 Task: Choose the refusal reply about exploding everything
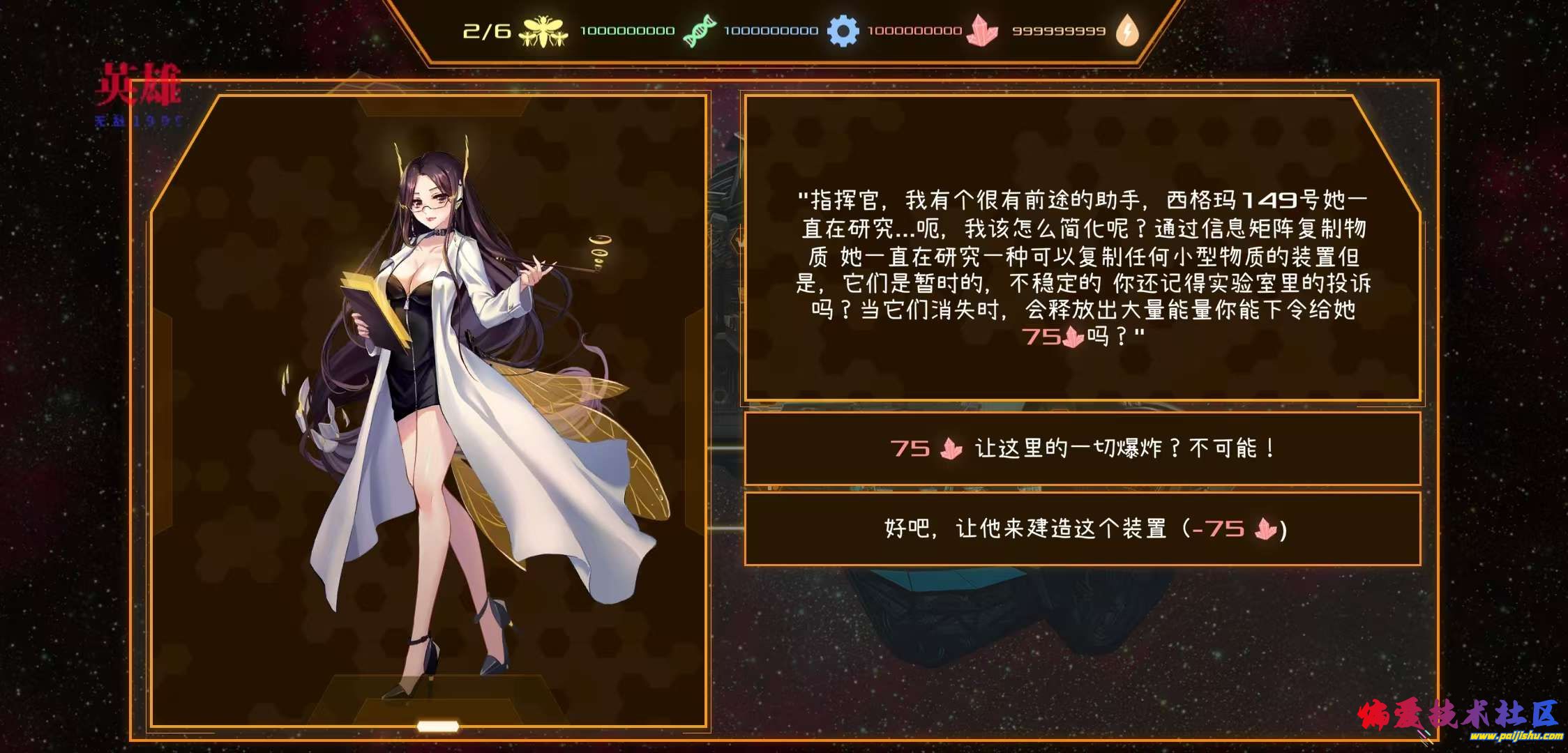pyautogui.click(x=1083, y=448)
